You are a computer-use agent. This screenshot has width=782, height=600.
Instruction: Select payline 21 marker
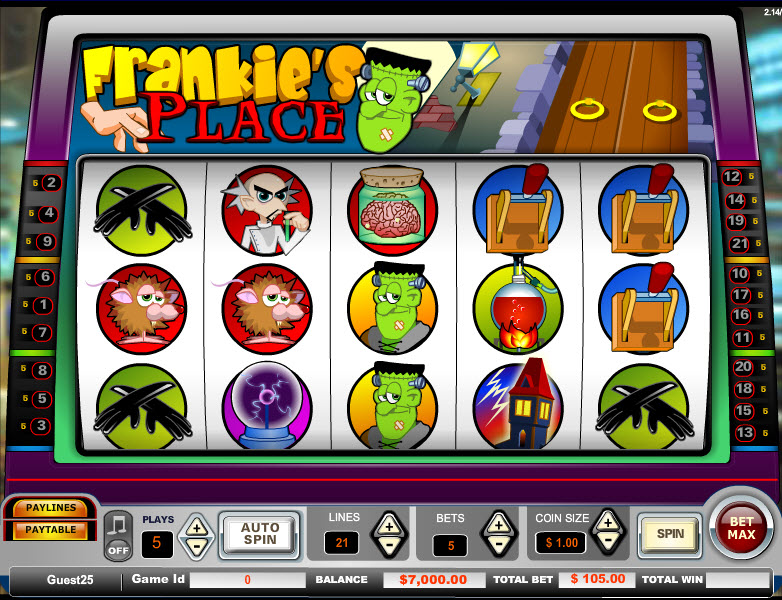click(739, 243)
